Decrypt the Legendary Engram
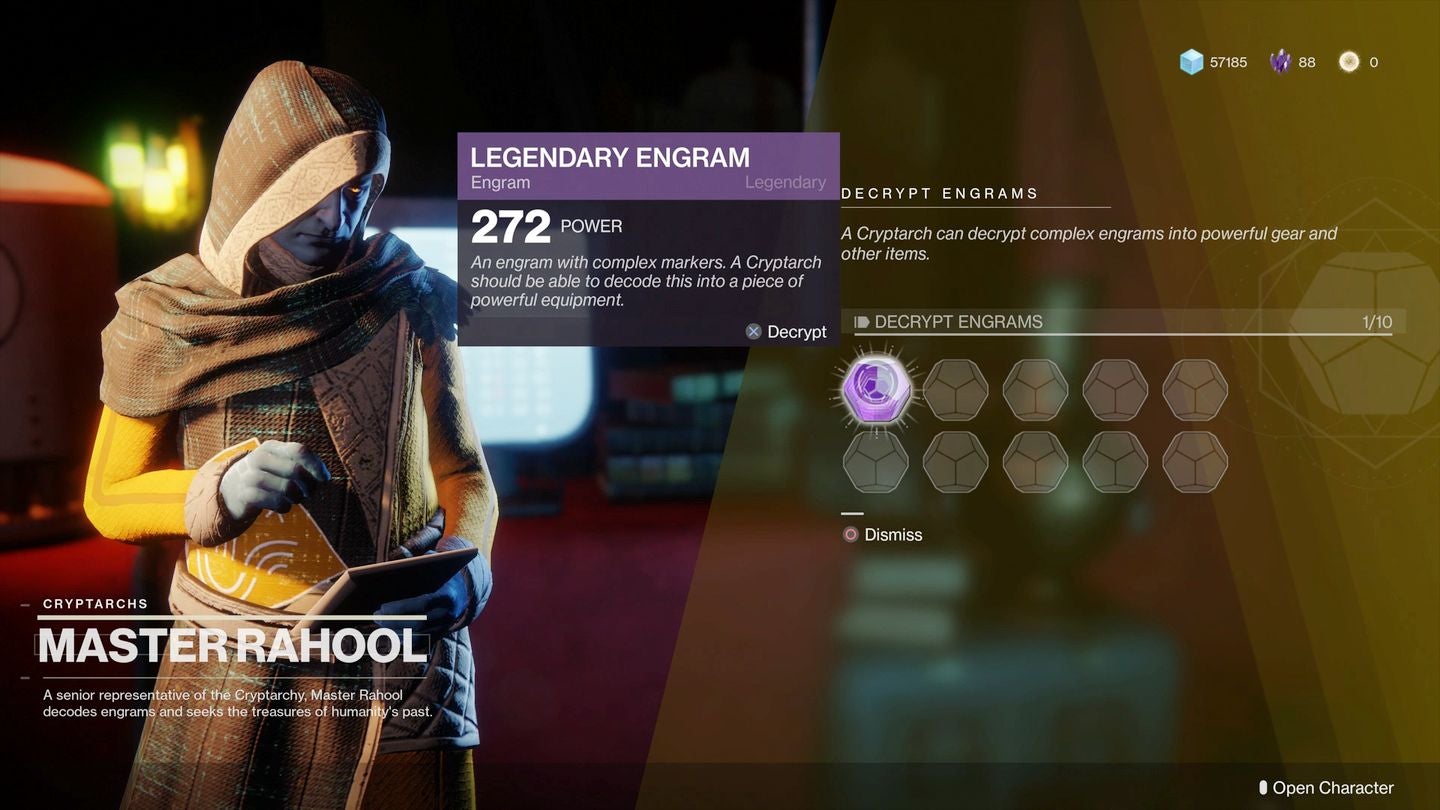The height and width of the screenshot is (810, 1440). (787, 332)
